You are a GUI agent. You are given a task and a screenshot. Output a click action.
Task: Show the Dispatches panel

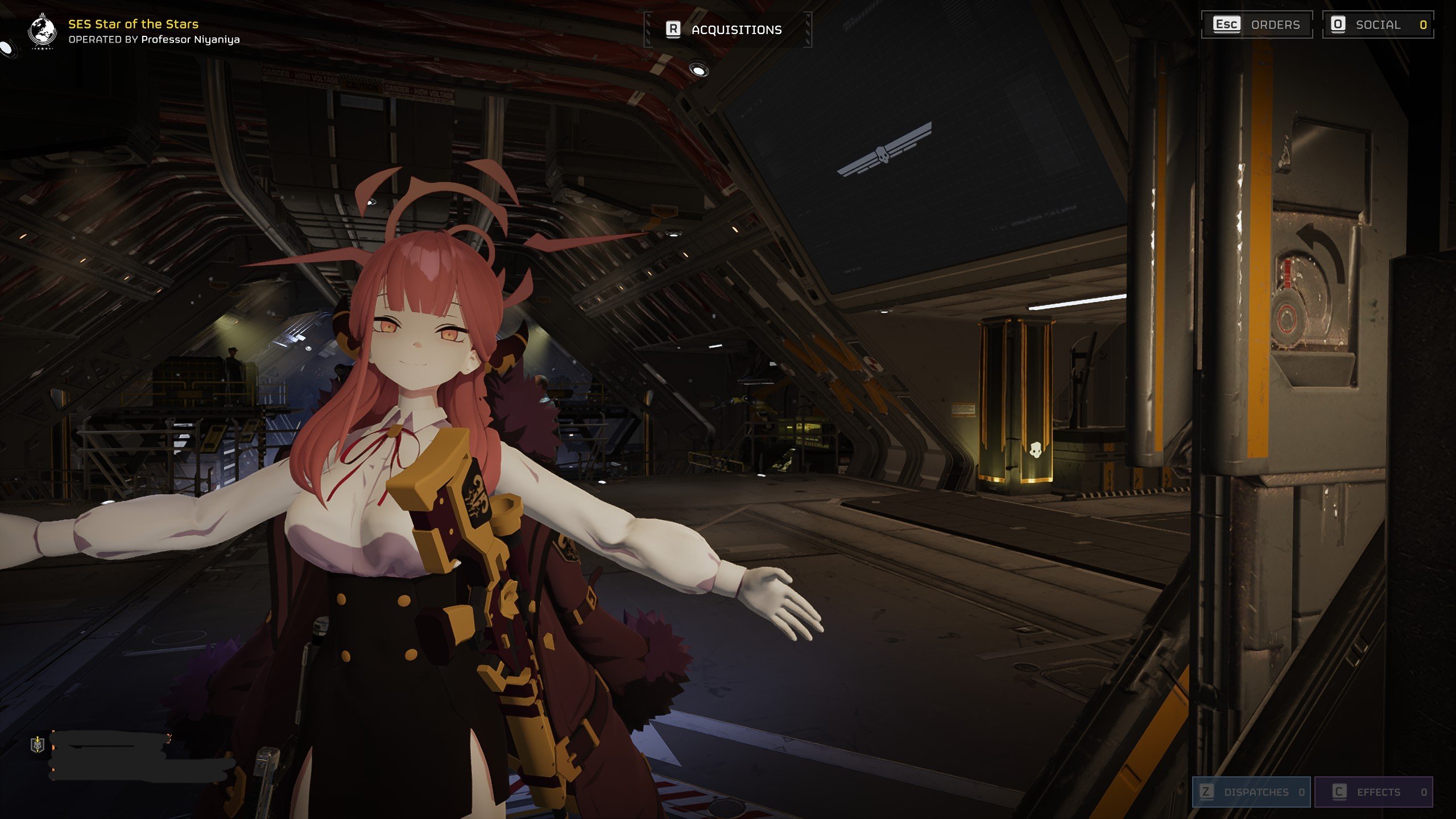click(1252, 792)
